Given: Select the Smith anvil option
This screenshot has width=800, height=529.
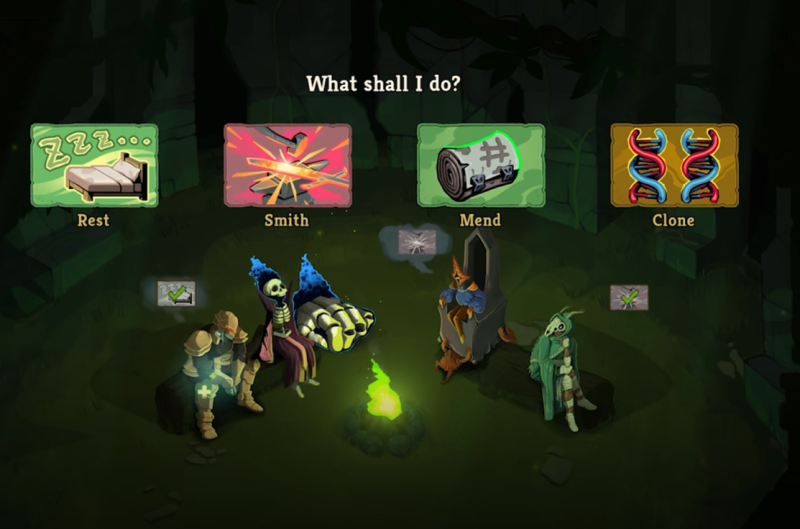Looking at the screenshot, I should click(287, 165).
